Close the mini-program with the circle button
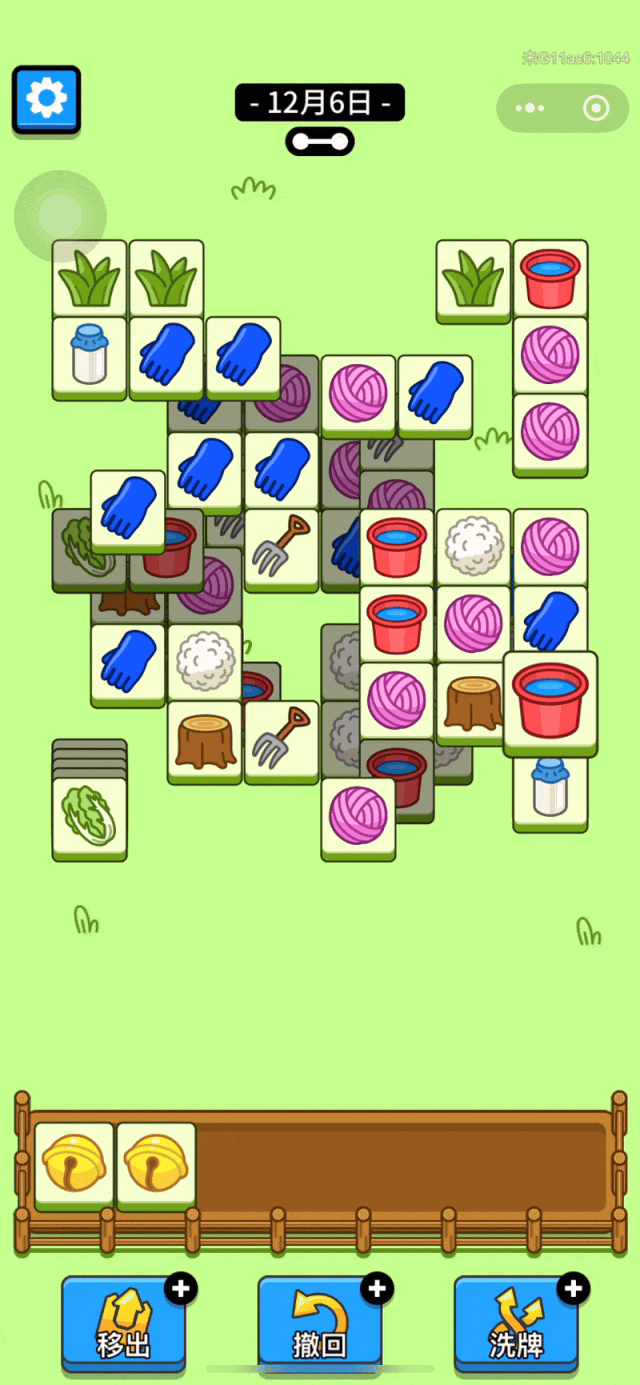 coord(596,108)
